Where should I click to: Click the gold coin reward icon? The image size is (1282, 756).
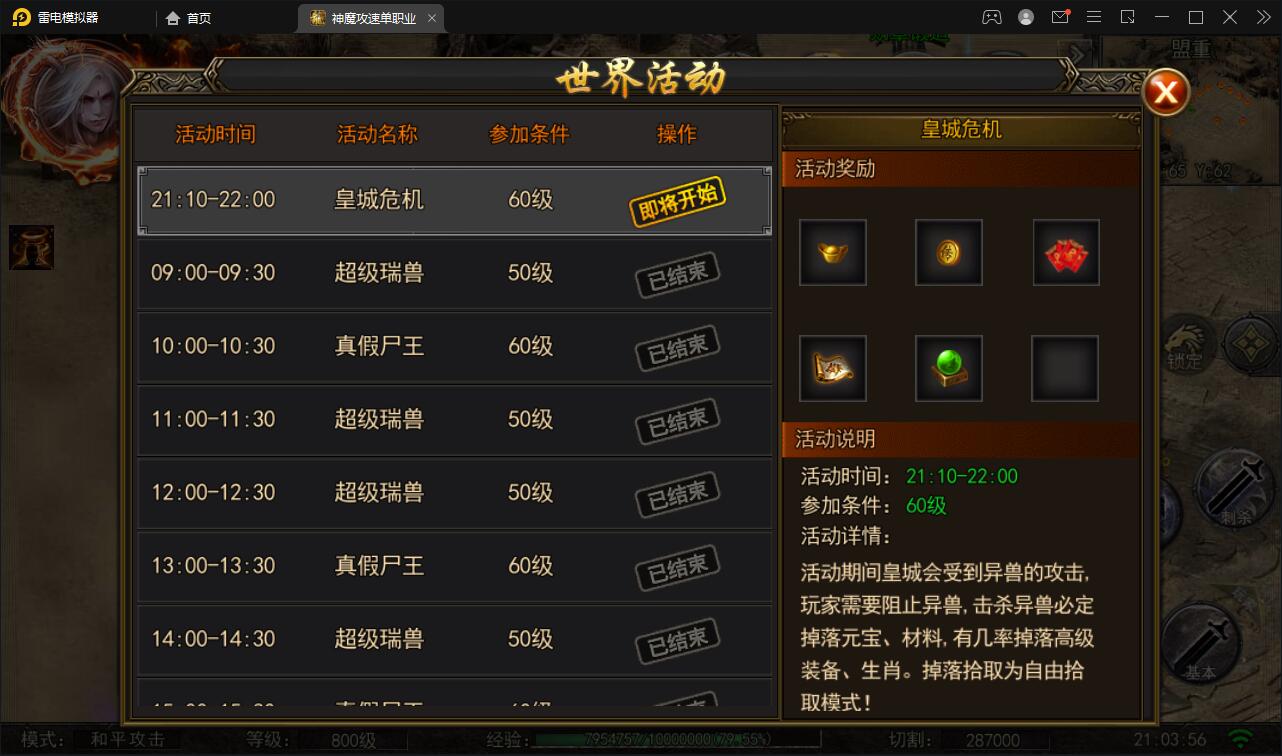coord(948,252)
